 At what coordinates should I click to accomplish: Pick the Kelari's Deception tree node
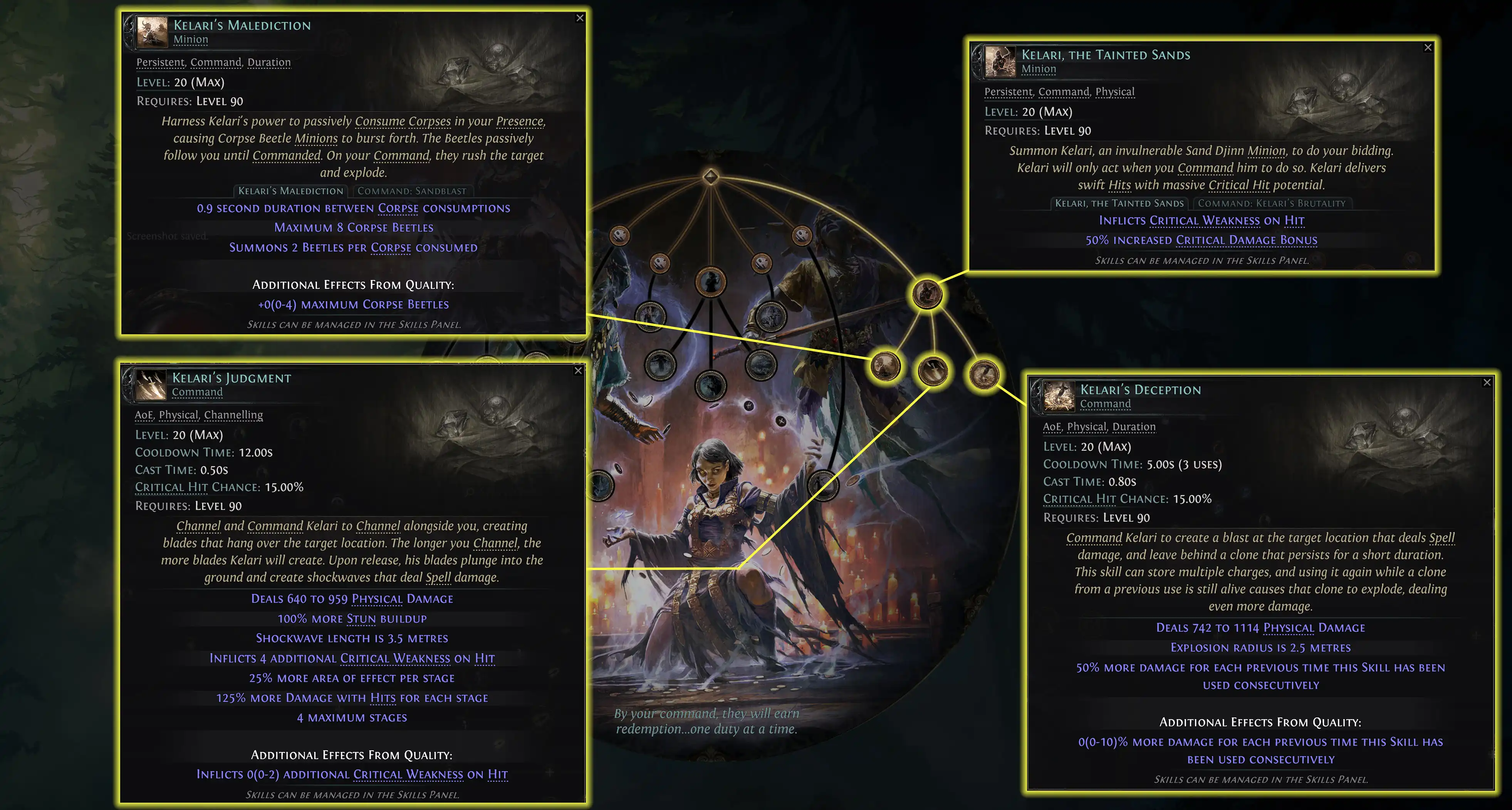pyautogui.click(x=984, y=374)
